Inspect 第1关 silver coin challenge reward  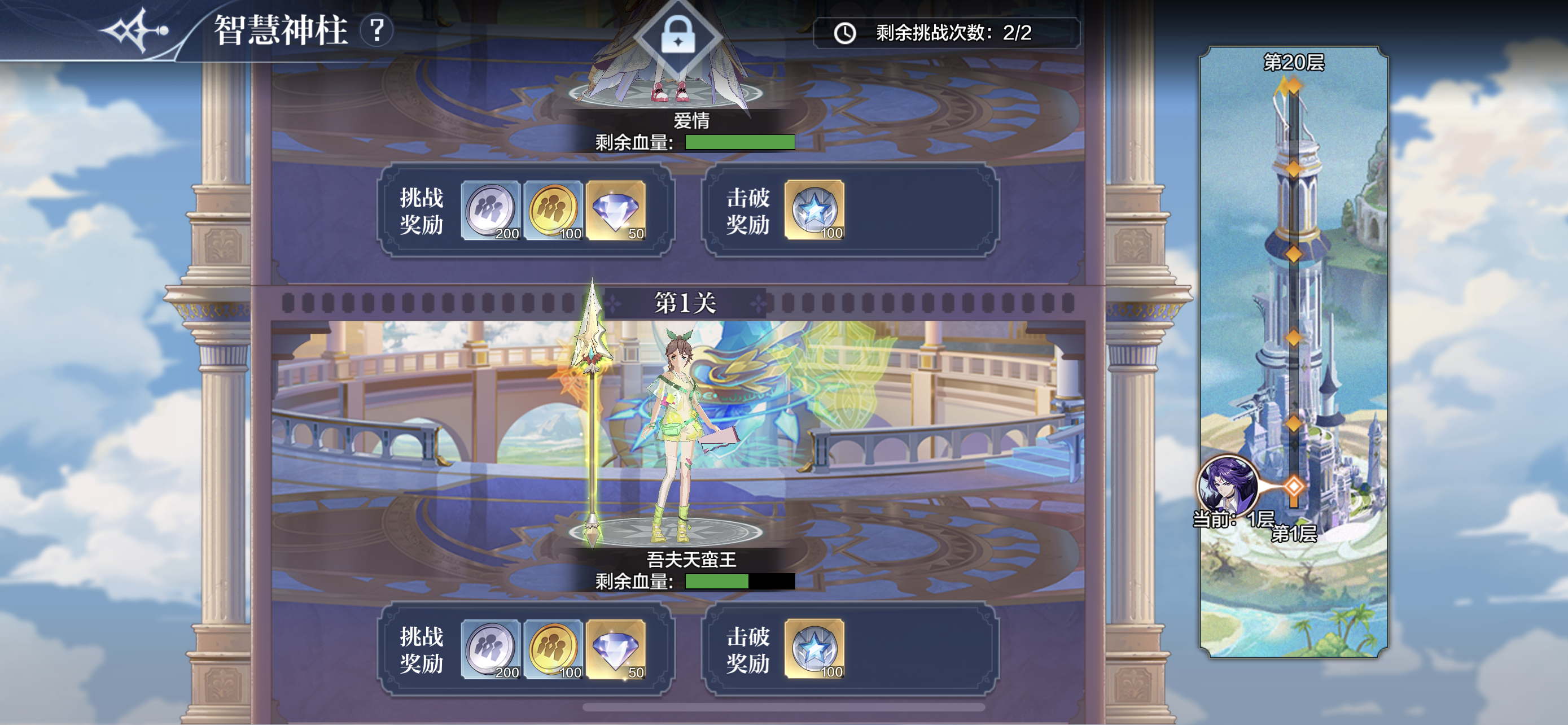490,648
